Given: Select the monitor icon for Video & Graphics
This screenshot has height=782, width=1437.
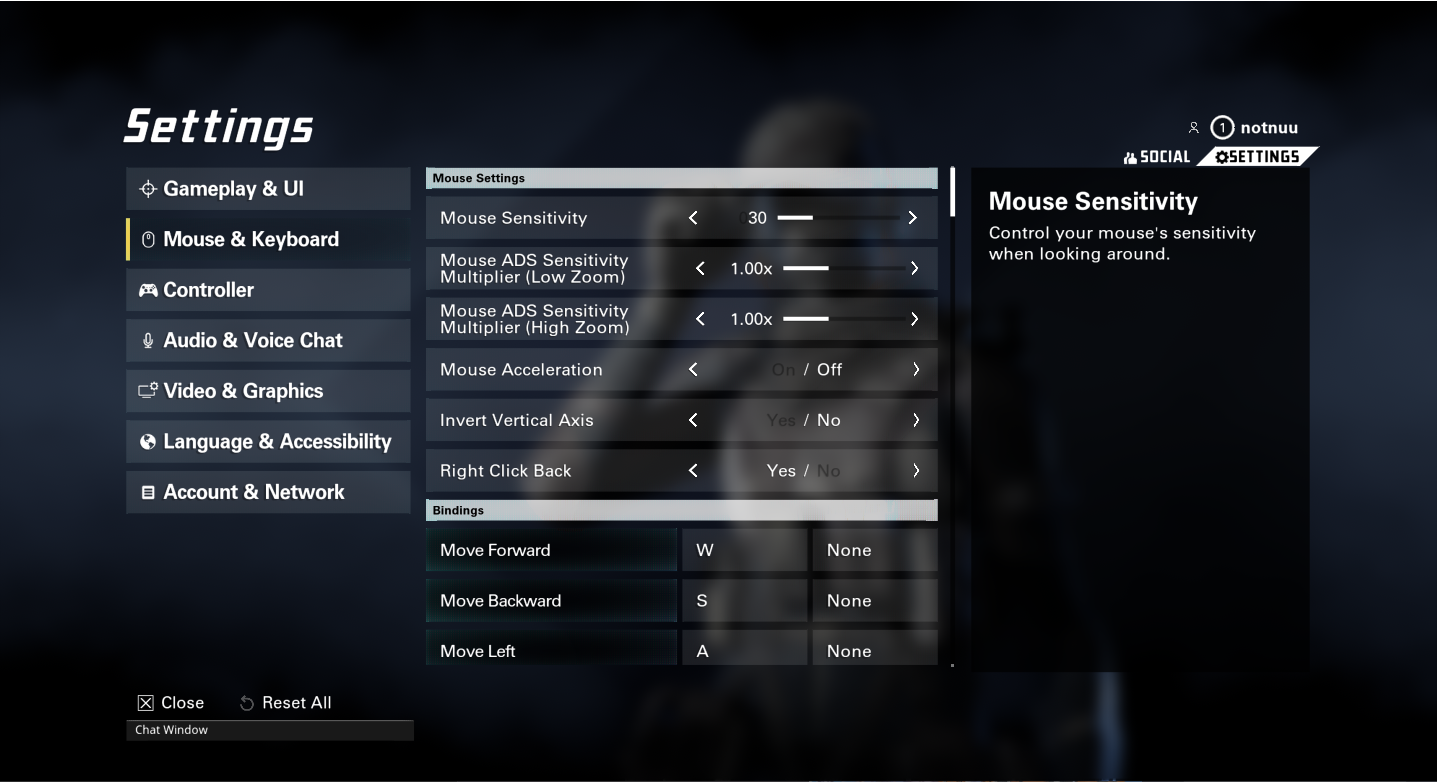Looking at the screenshot, I should [x=147, y=391].
